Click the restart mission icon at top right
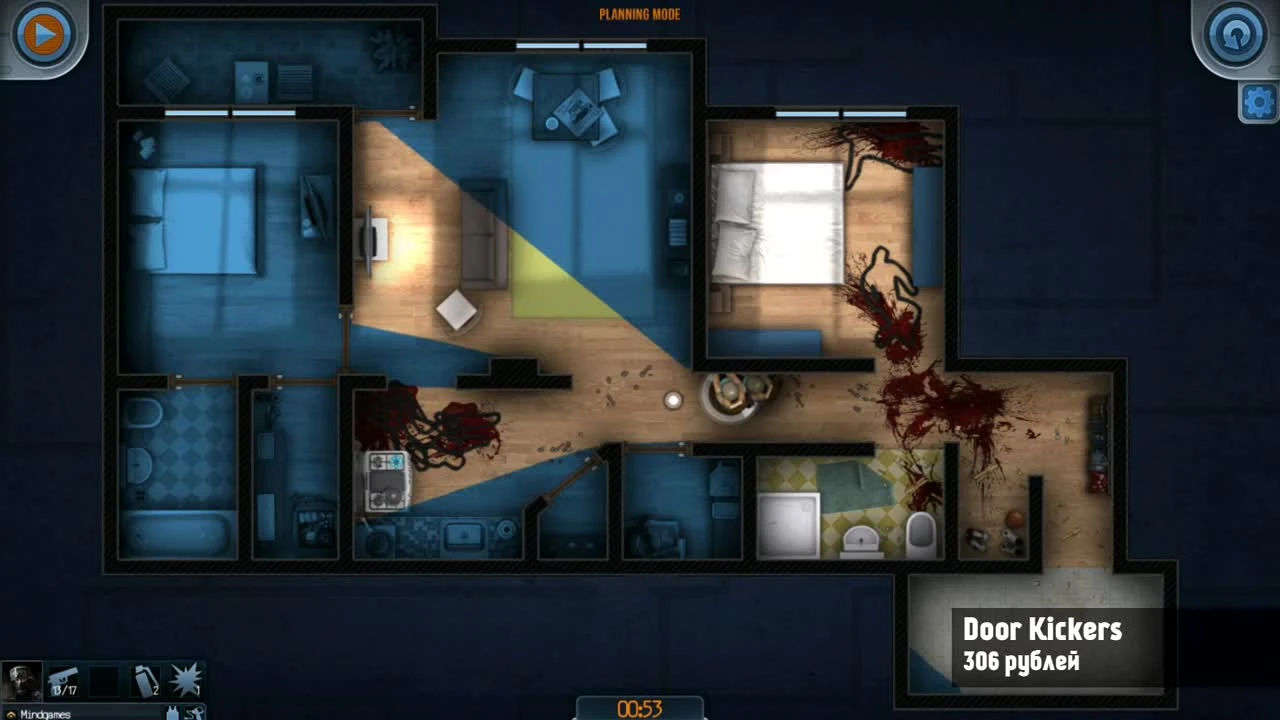The height and width of the screenshot is (720, 1280). coord(1234,33)
